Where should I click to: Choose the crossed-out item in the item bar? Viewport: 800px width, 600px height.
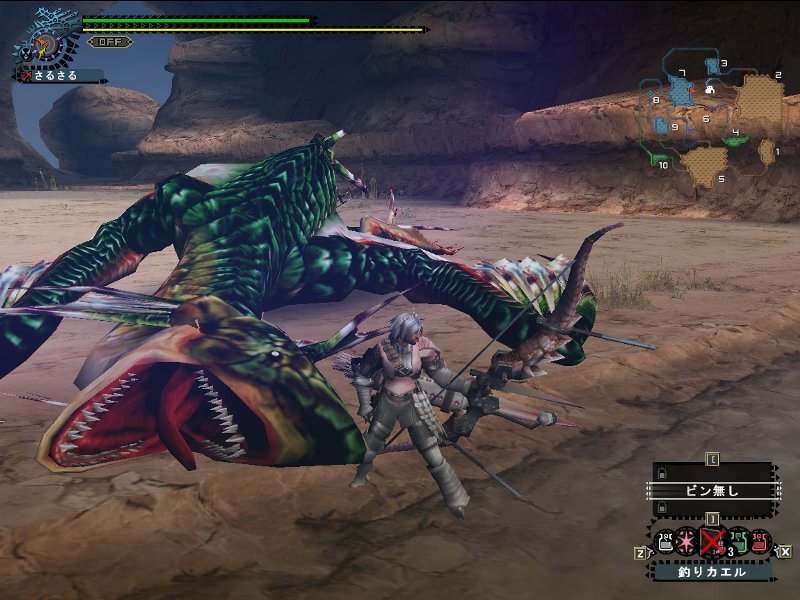point(712,542)
